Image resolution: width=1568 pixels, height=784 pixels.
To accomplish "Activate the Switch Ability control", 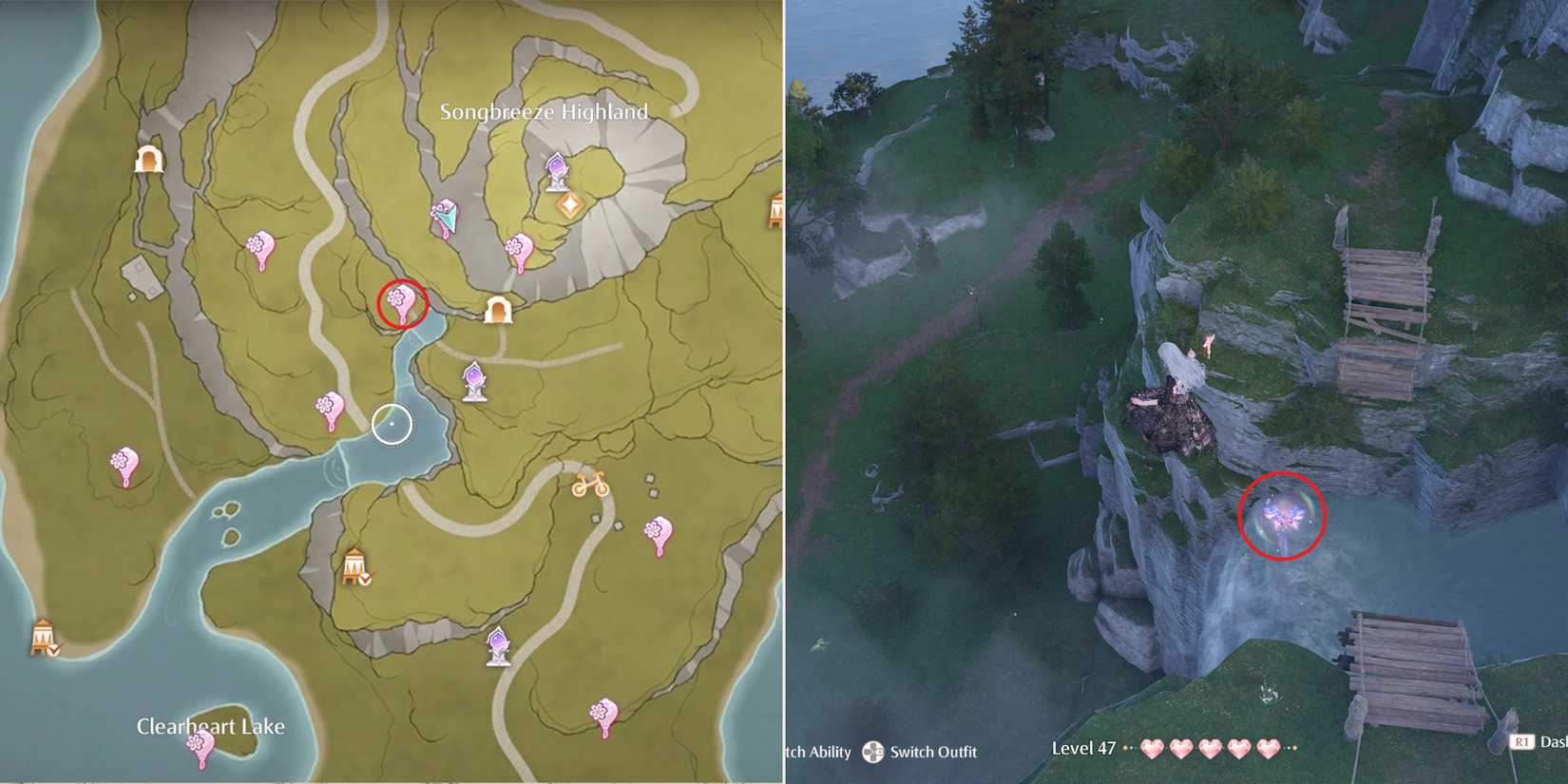I will pyautogui.click(x=819, y=753).
